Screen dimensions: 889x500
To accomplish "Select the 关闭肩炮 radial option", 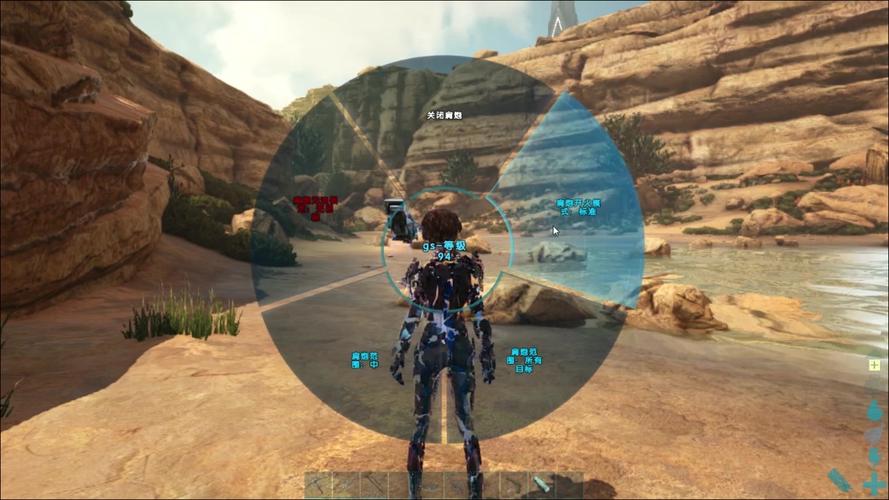I will (443, 115).
